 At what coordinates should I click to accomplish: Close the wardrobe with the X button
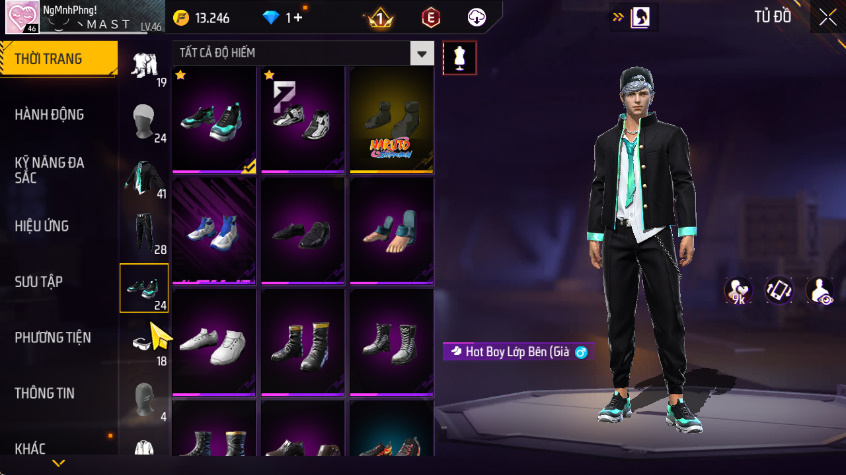pyautogui.click(x=828, y=17)
